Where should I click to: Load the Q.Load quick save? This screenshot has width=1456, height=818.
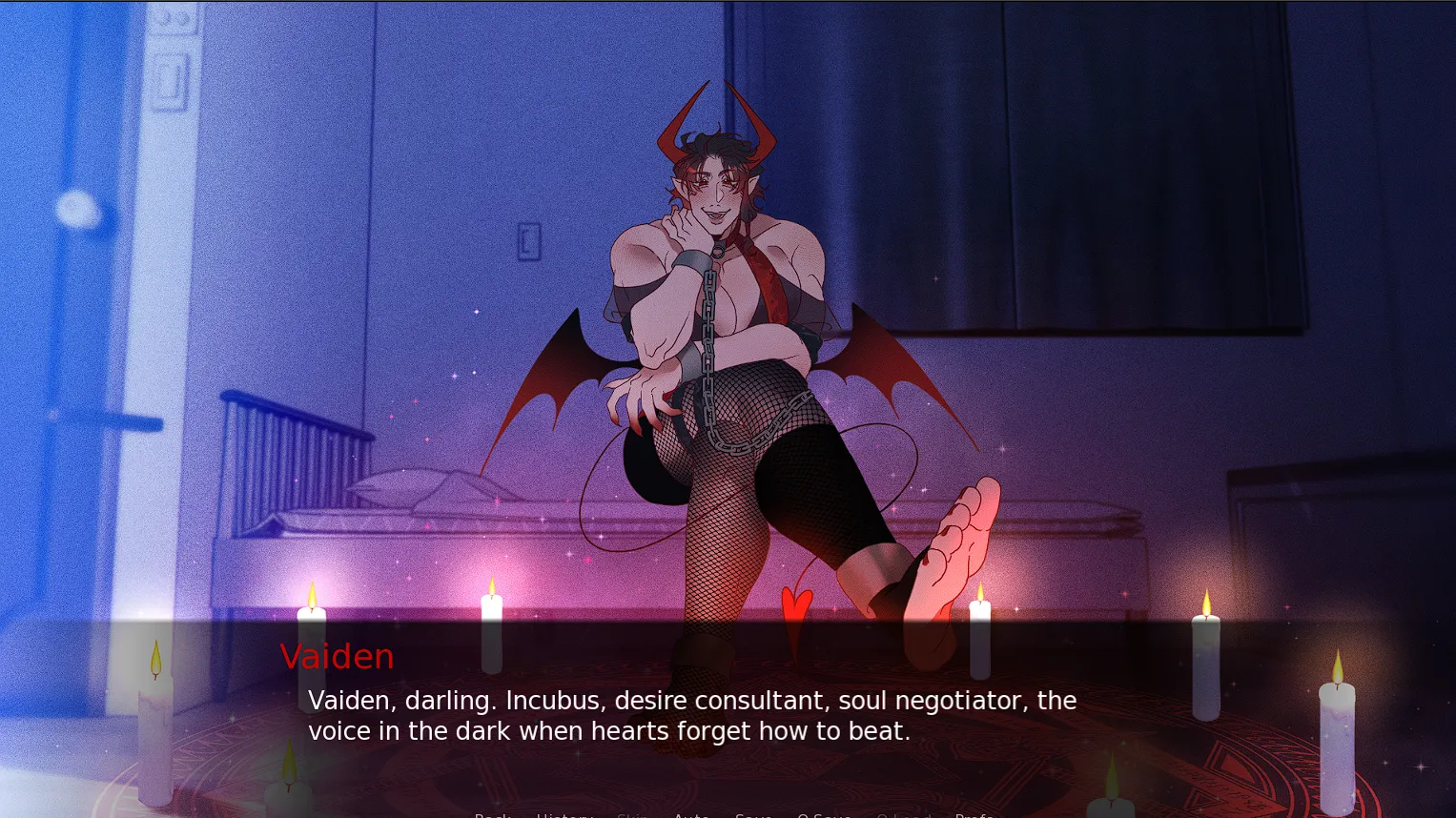pyautogui.click(x=906, y=815)
